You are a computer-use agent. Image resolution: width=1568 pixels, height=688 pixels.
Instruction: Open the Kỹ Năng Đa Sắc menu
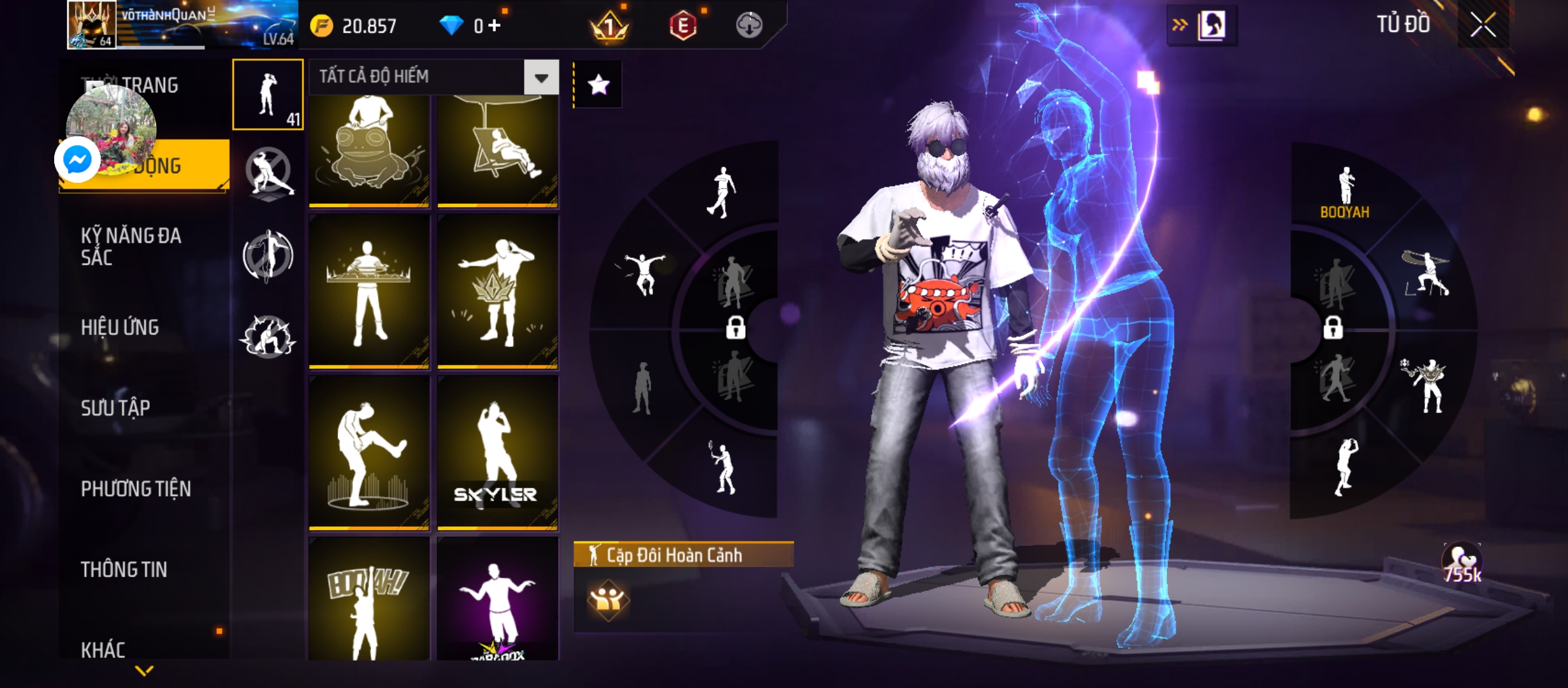pos(131,247)
